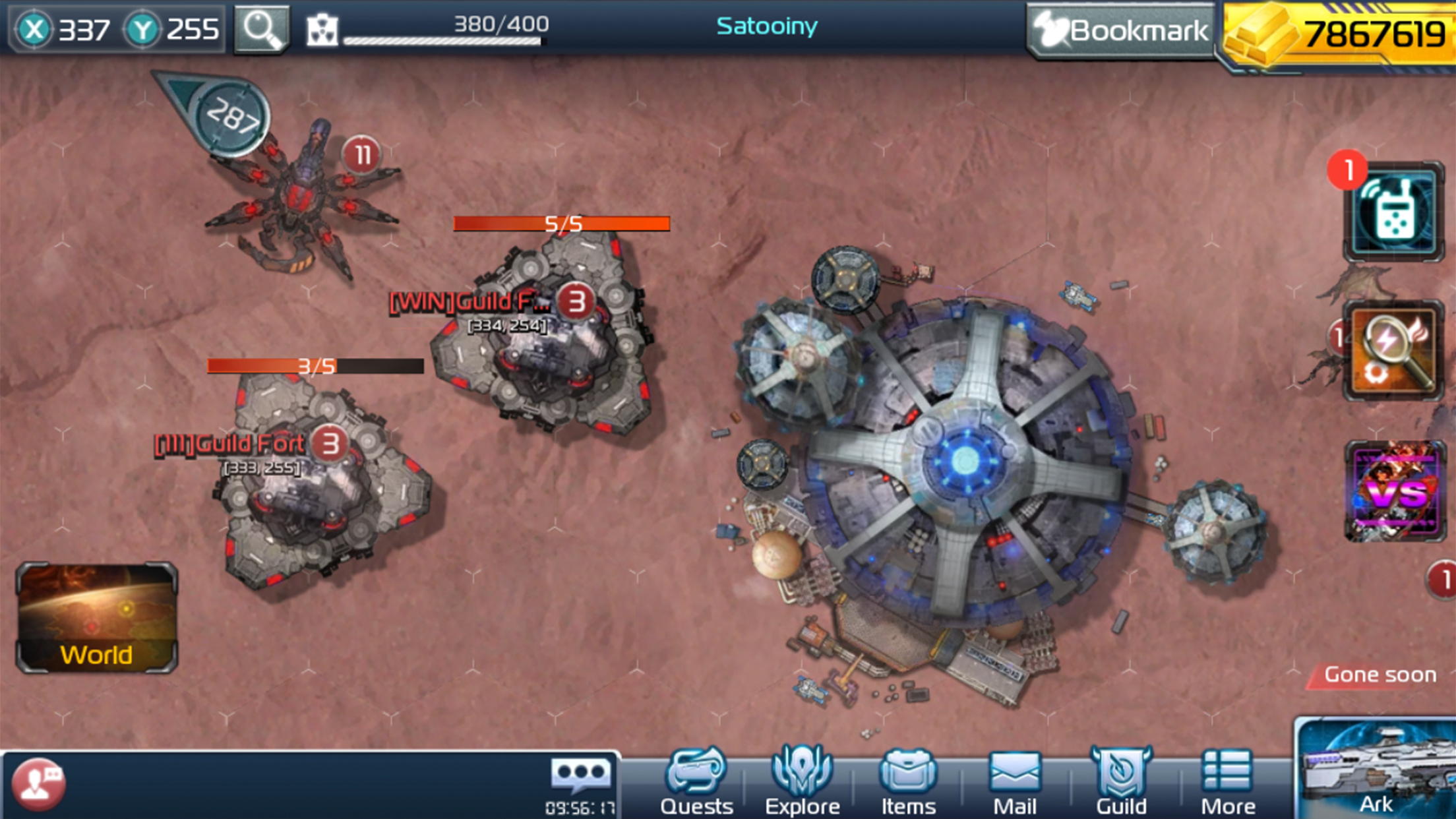The image size is (1456, 819).
Task: Open the lightning magnifier scan icon
Action: point(1393,350)
